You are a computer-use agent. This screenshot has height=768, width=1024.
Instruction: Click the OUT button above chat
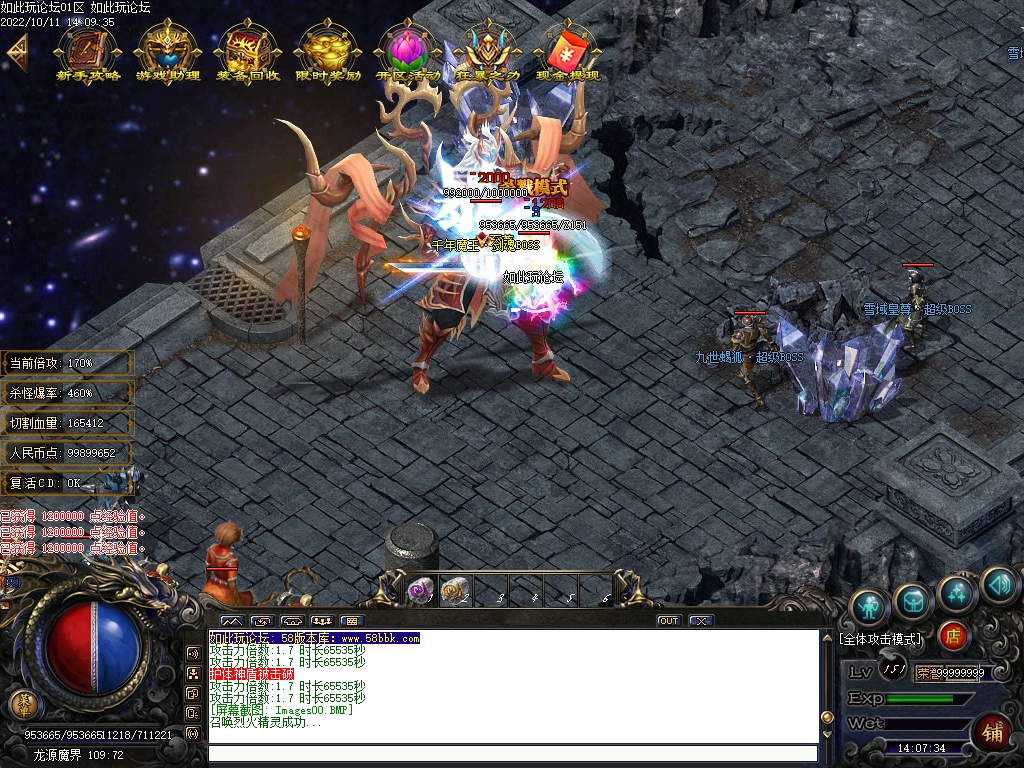coord(668,621)
